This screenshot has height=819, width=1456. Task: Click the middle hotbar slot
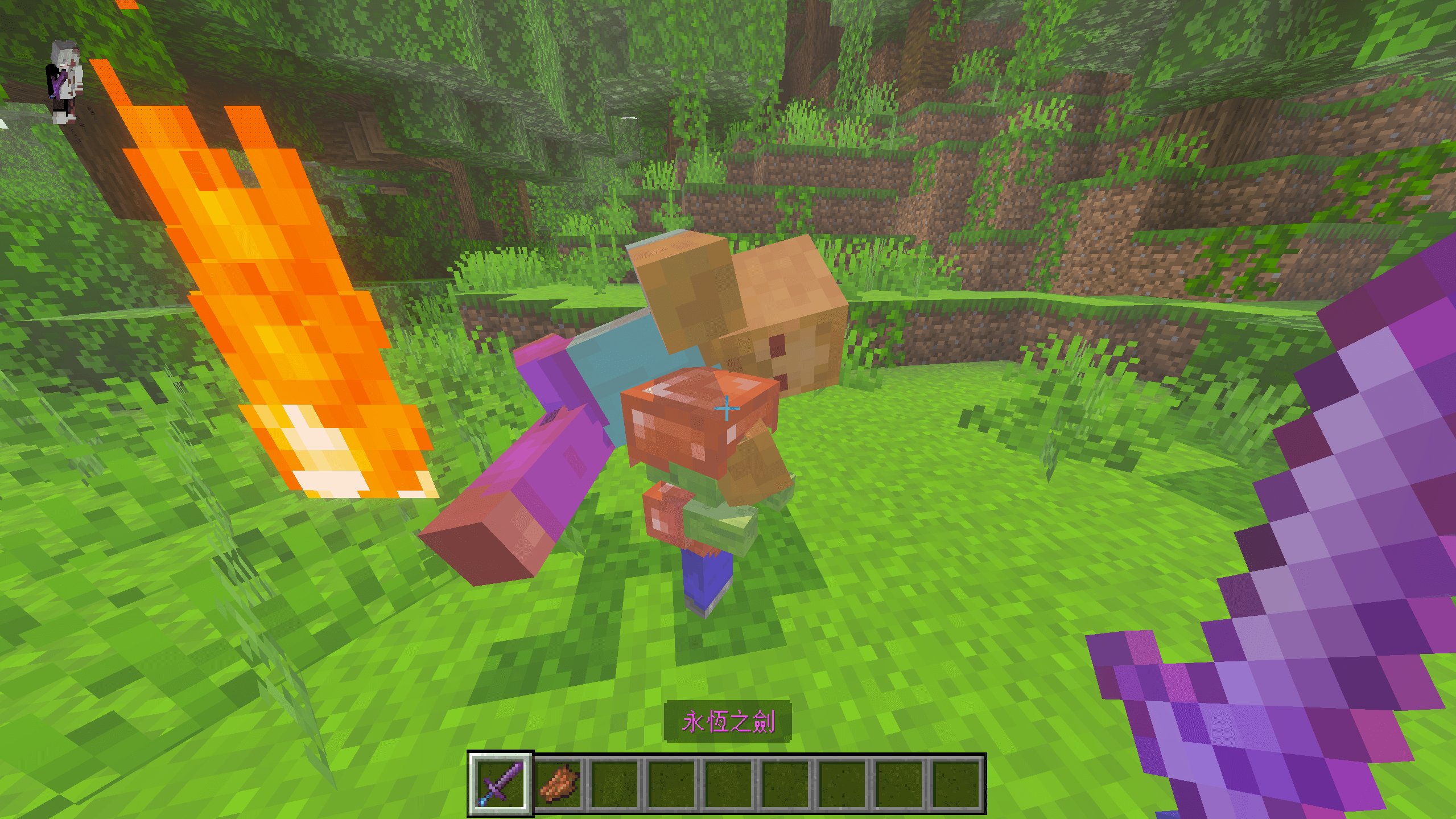[729, 789]
